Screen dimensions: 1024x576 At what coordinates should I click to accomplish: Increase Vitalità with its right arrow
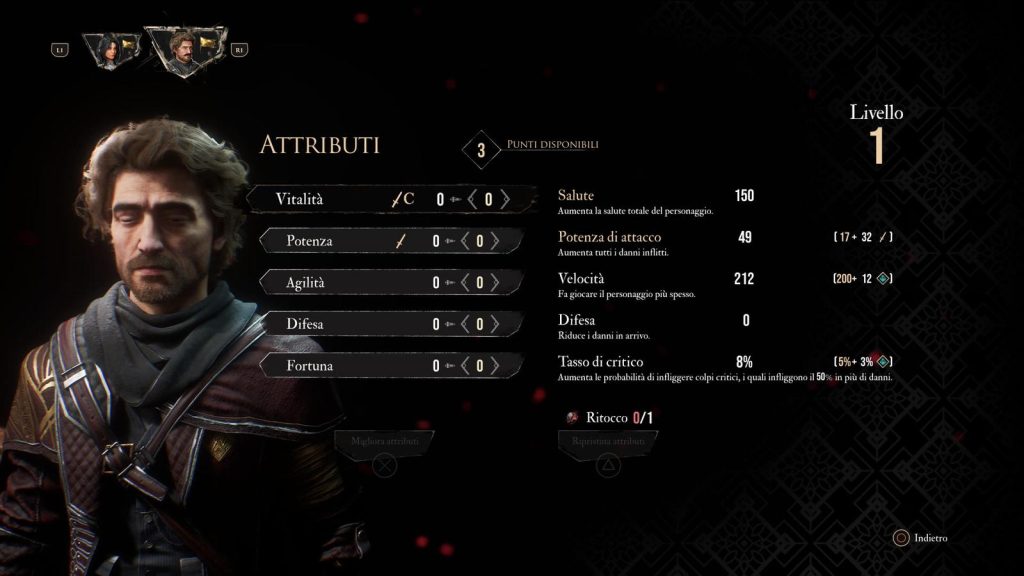coord(505,199)
